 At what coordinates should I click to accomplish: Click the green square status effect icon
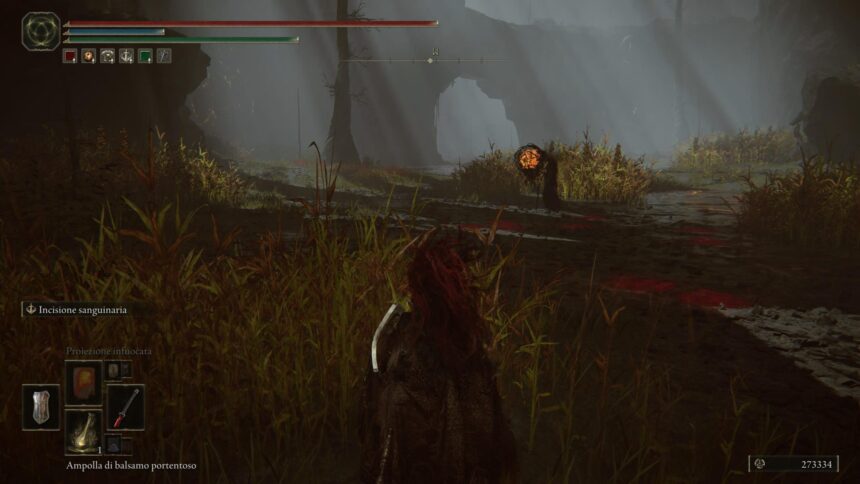(145, 56)
